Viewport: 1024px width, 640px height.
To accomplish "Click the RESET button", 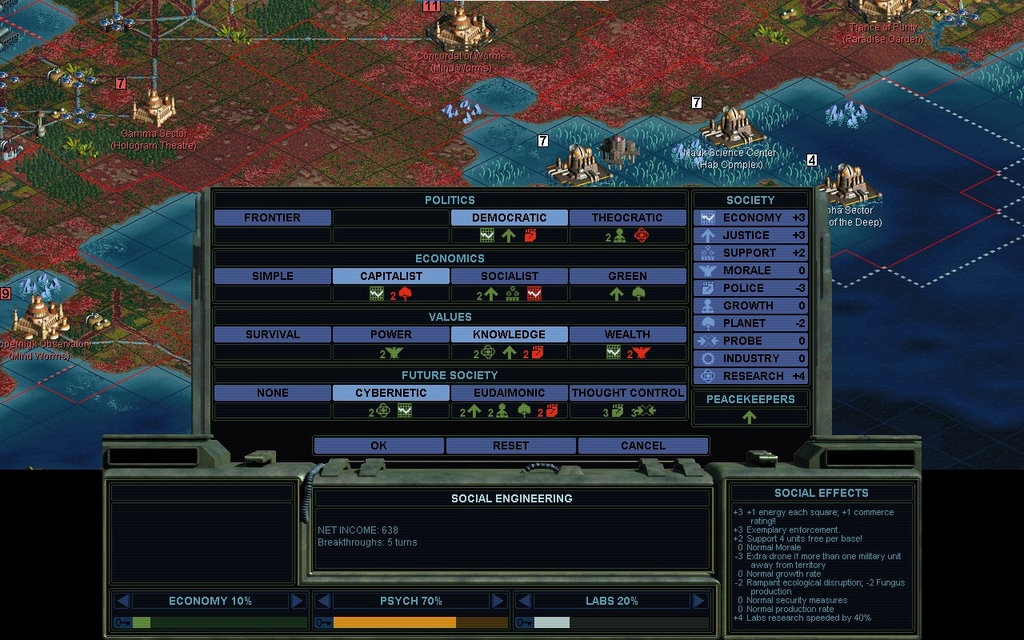I will tap(510, 446).
